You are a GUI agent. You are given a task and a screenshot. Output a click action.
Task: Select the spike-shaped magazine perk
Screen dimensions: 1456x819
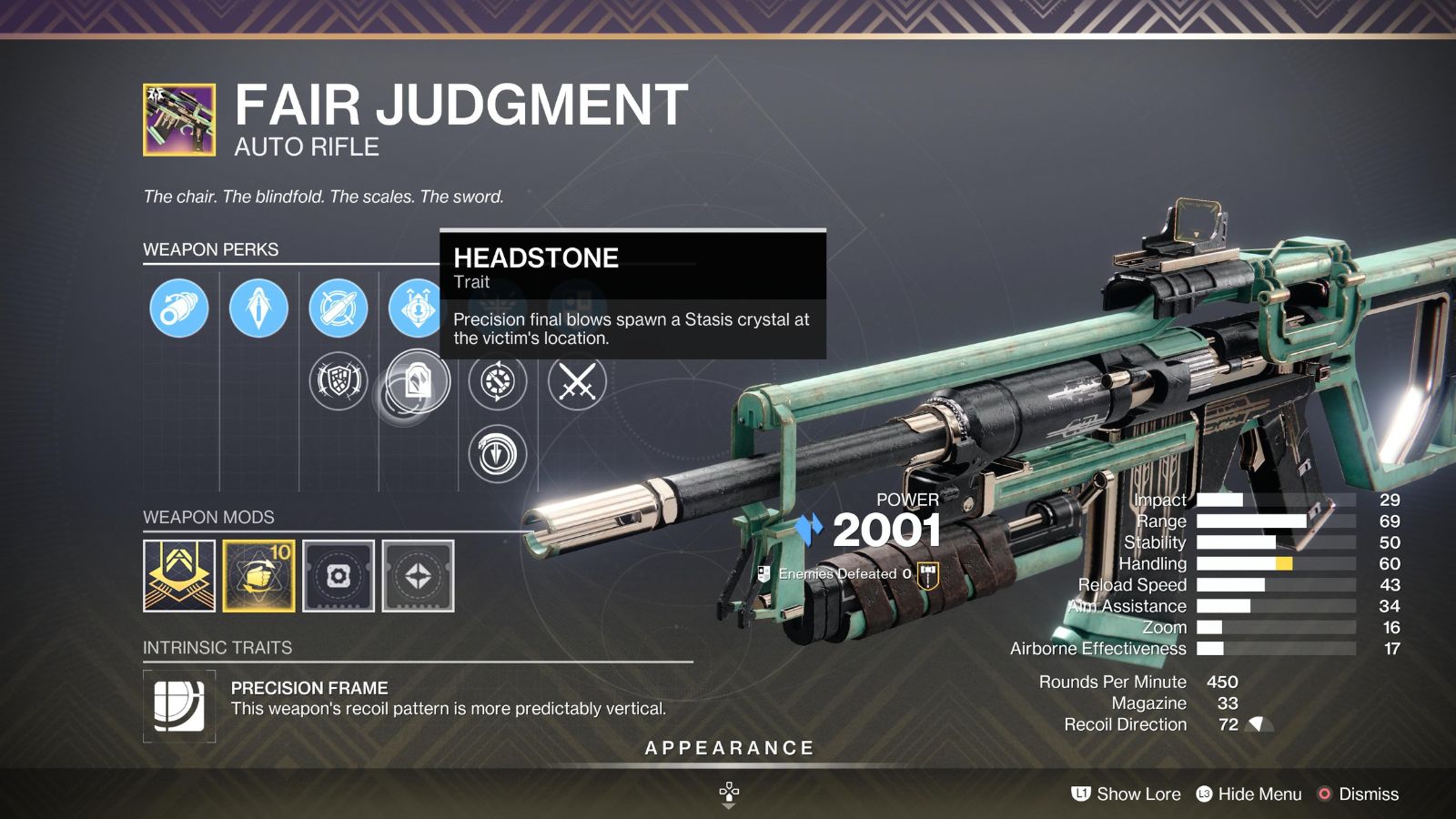point(259,309)
